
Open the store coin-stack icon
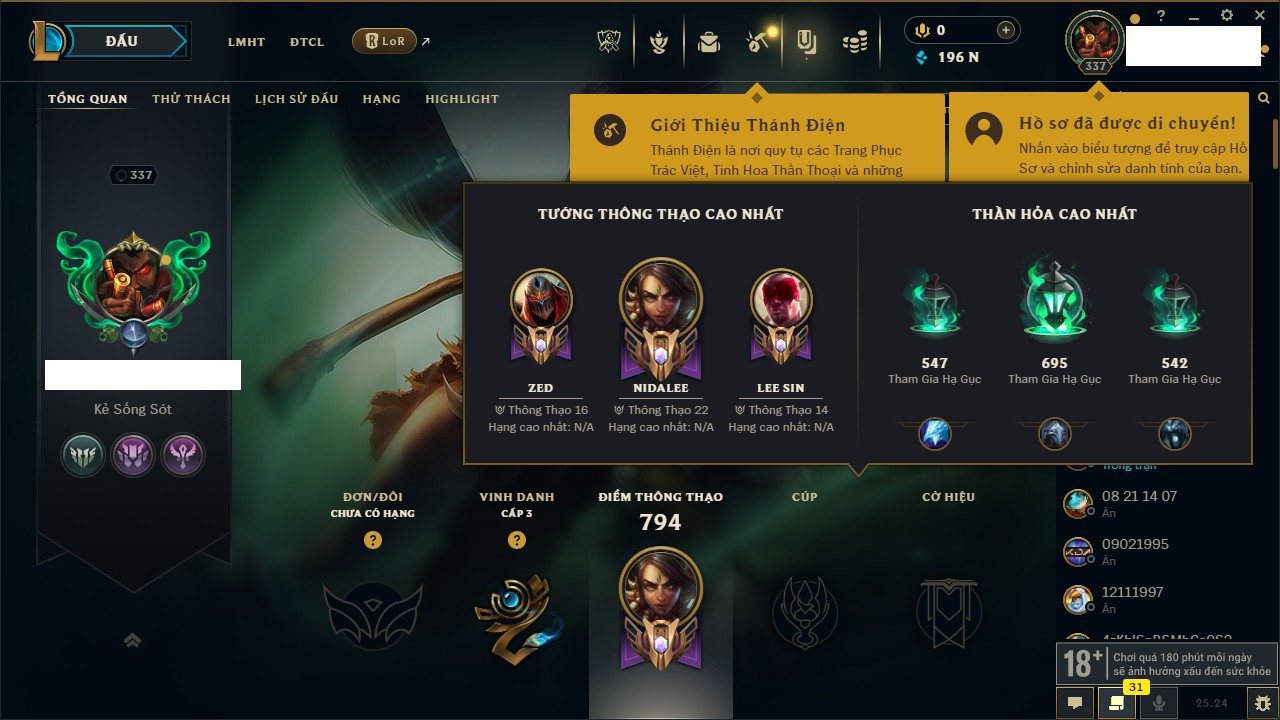[x=854, y=42]
